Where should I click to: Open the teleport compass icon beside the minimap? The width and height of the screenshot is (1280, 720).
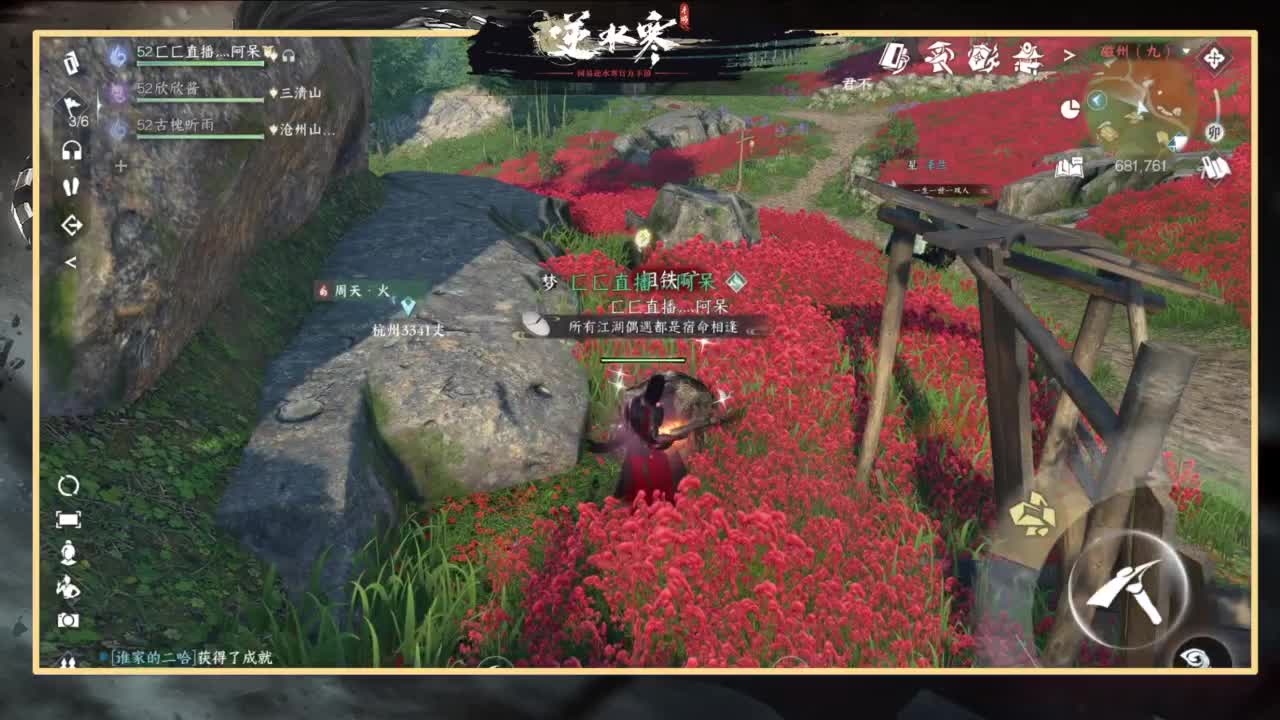click(x=1215, y=57)
